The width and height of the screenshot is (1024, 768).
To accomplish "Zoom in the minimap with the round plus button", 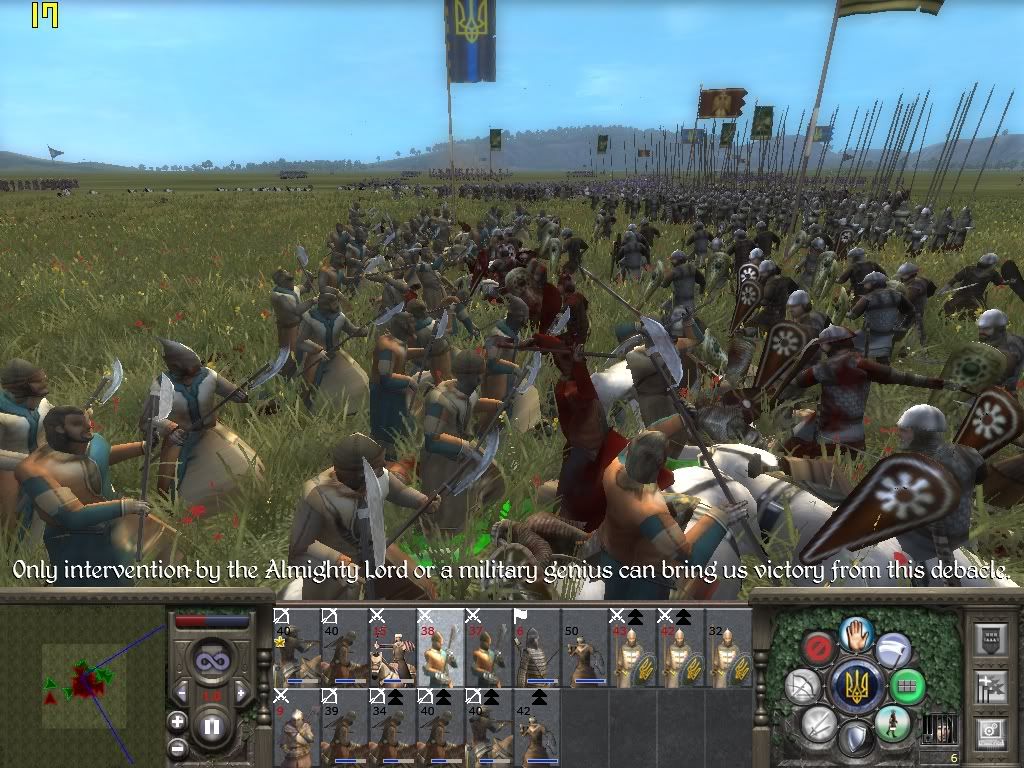I will coord(177,721).
